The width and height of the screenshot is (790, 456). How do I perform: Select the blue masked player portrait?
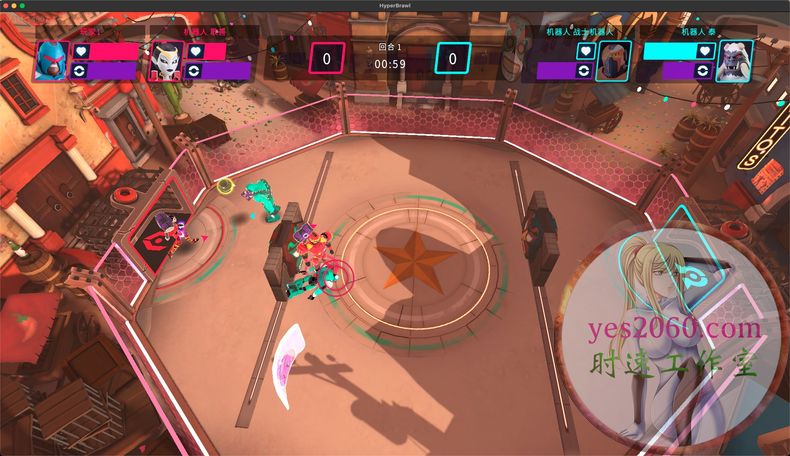click(x=50, y=61)
